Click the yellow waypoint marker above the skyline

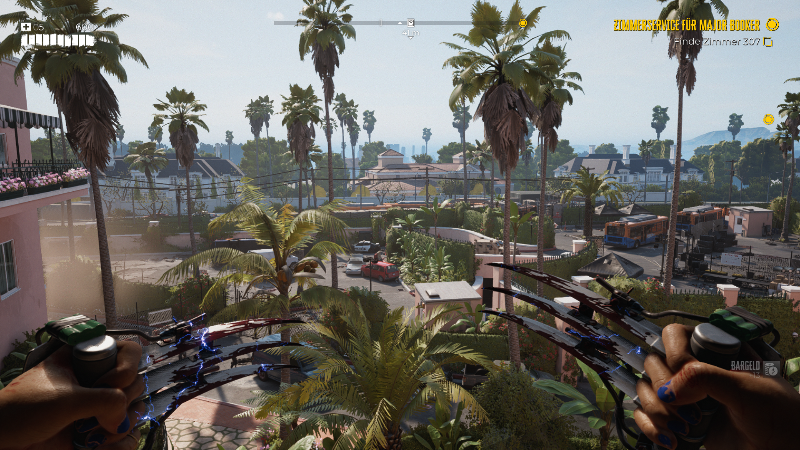(768, 119)
